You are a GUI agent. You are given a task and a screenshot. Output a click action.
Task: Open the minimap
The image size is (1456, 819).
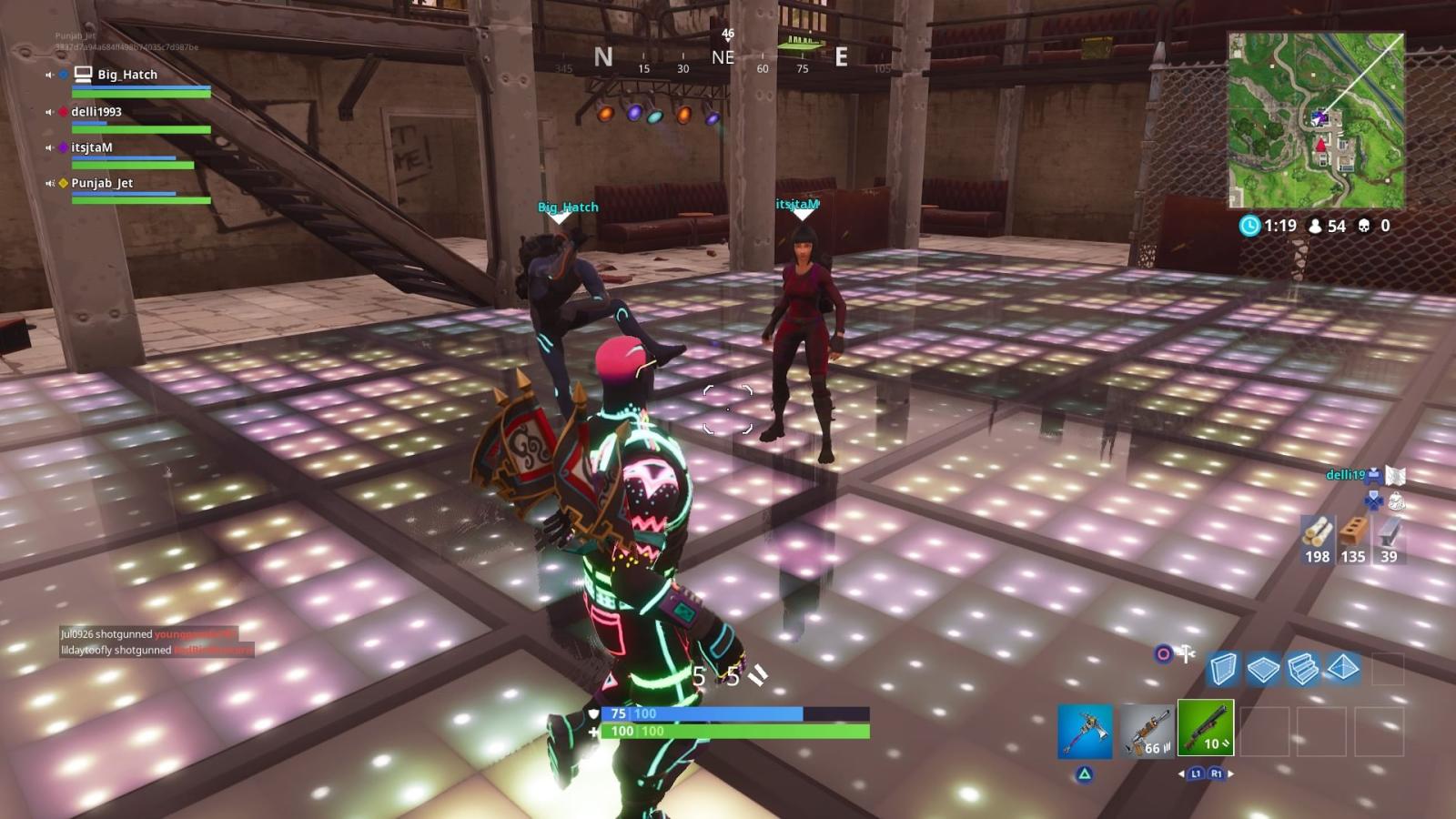click(x=1316, y=120)
